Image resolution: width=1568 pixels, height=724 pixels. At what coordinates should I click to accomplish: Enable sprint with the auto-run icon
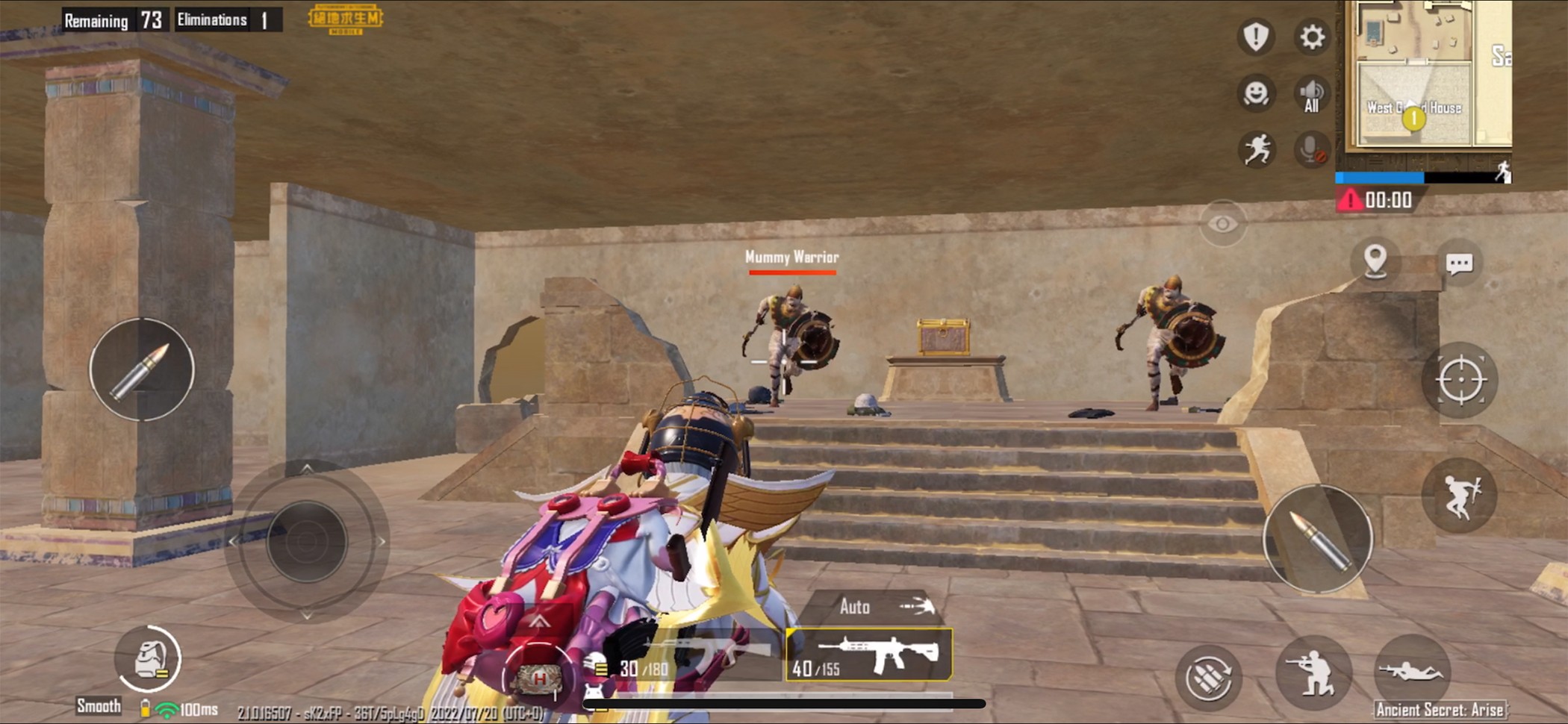(x=1257, y=149)
